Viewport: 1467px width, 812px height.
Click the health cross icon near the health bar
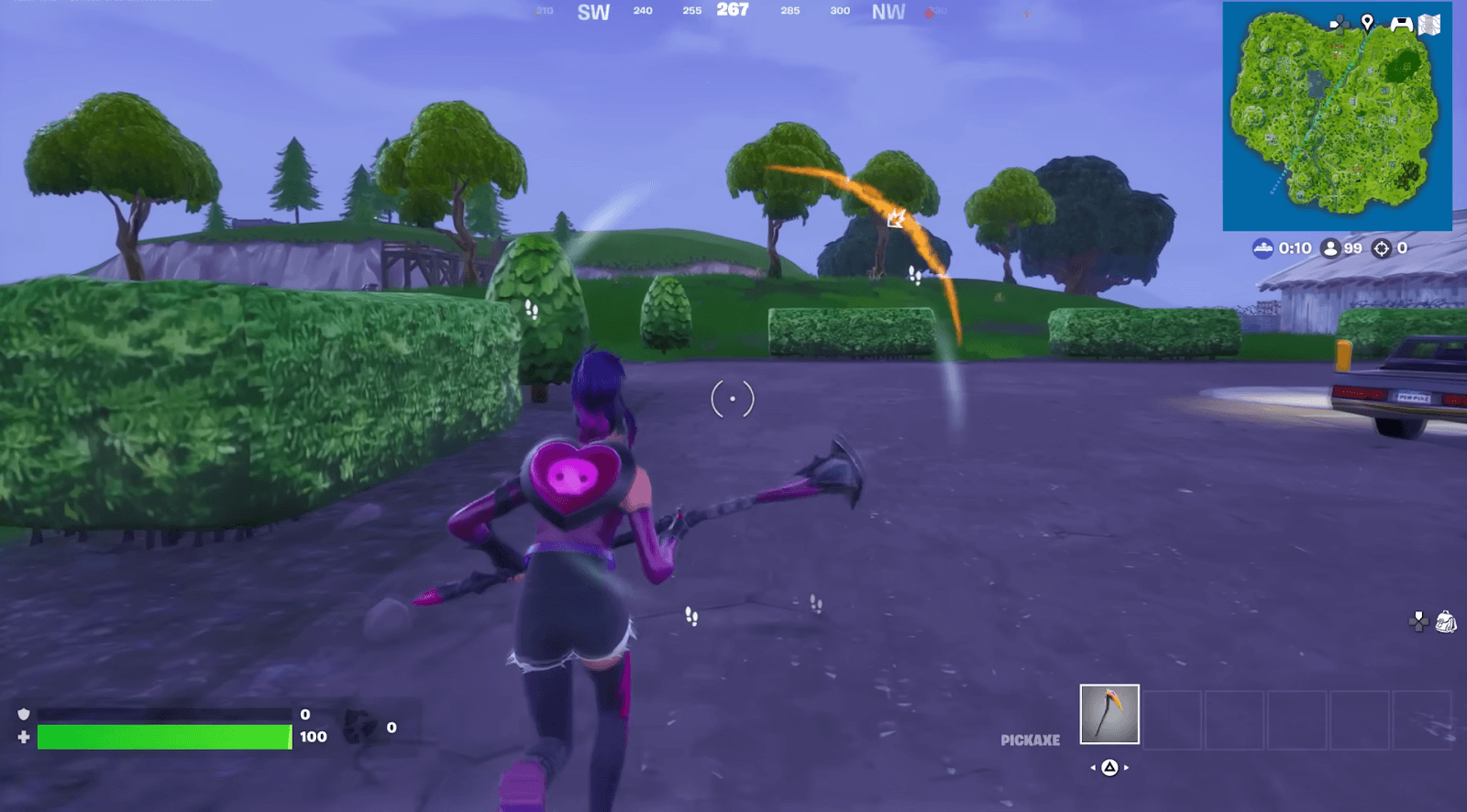pos(24,736)
